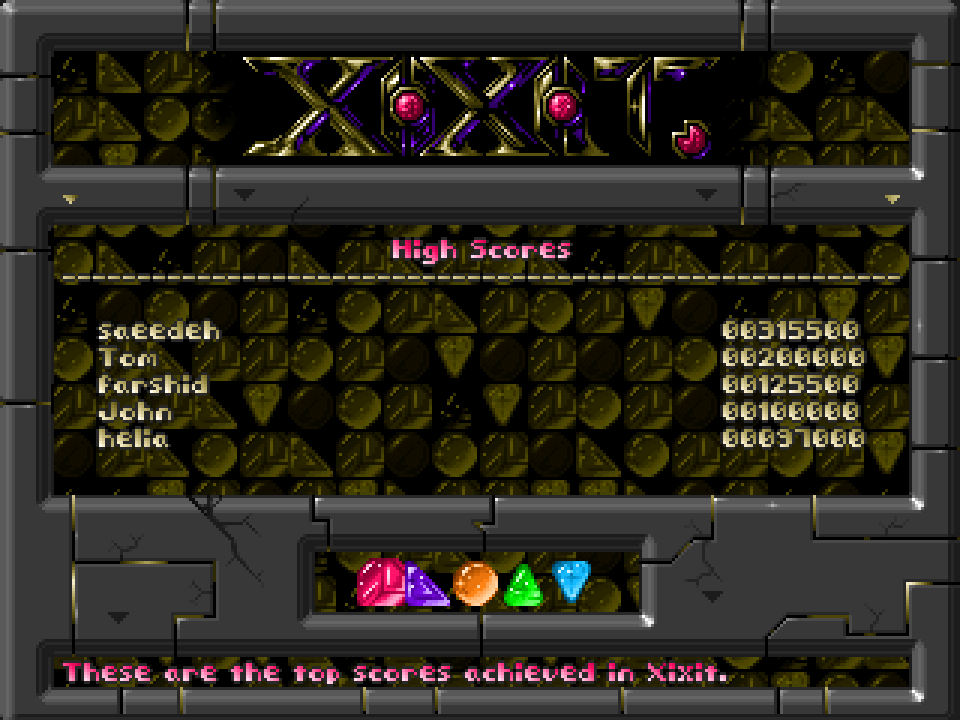Click the orange sphere gem icon
The width and height of the screenshot is (960, 720).
click(x=475, y=583)
